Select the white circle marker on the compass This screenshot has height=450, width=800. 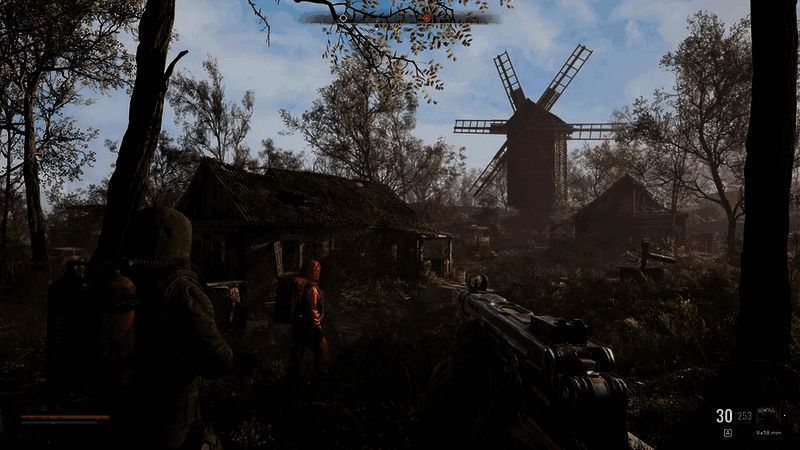click(343, 18)
